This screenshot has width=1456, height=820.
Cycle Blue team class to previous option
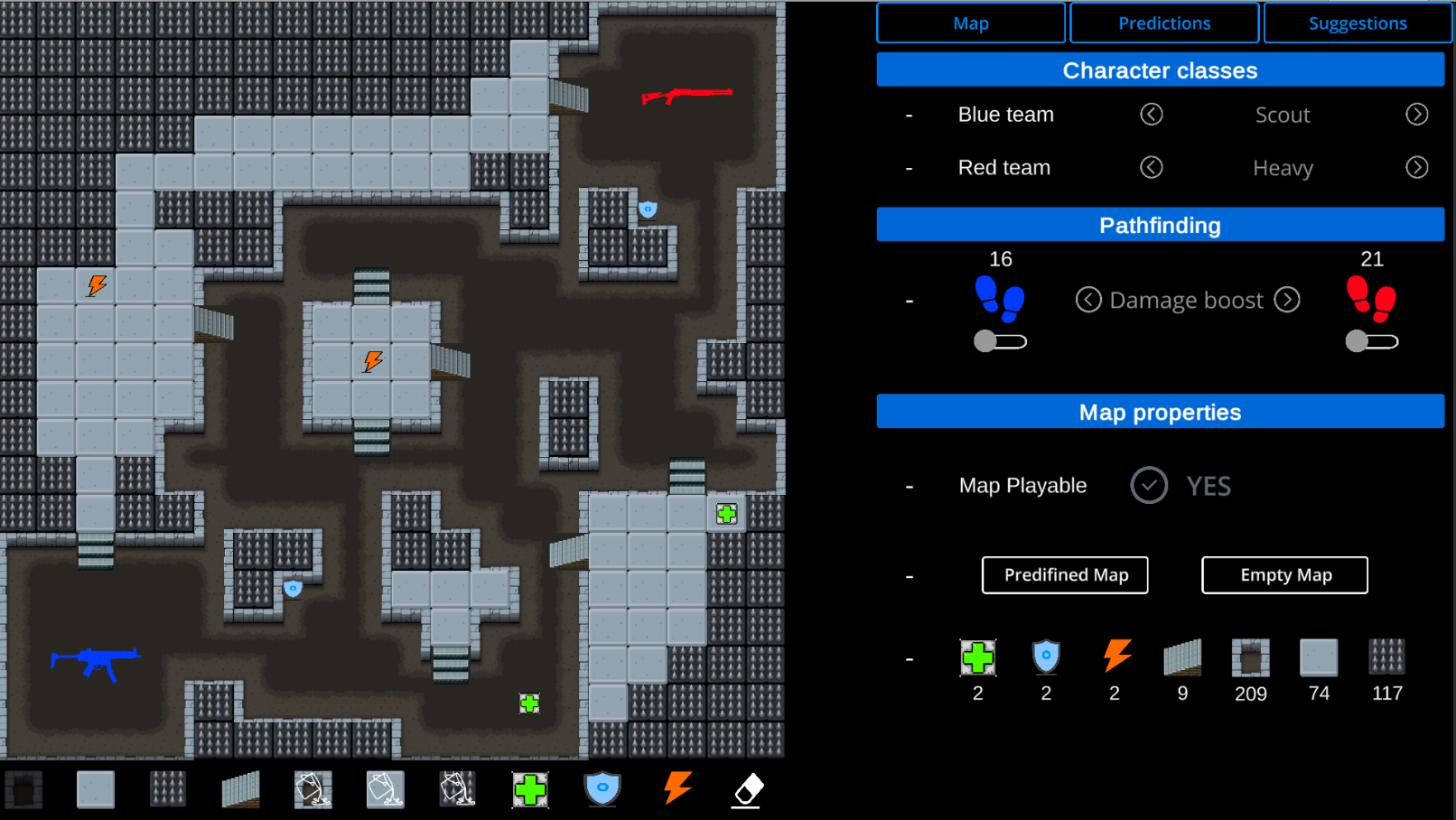[1151, 115]
